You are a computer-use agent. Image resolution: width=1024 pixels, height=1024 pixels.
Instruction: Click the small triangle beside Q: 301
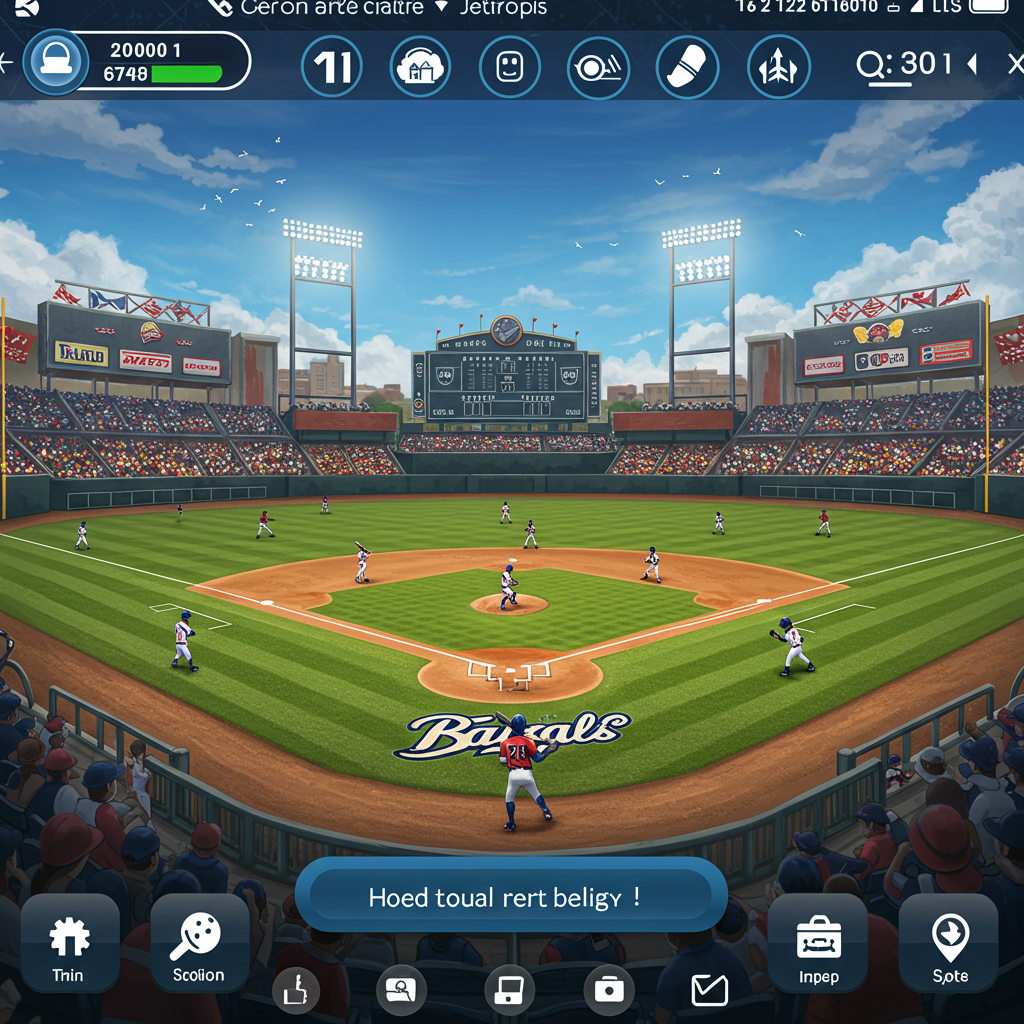click(x=971, y=65)
